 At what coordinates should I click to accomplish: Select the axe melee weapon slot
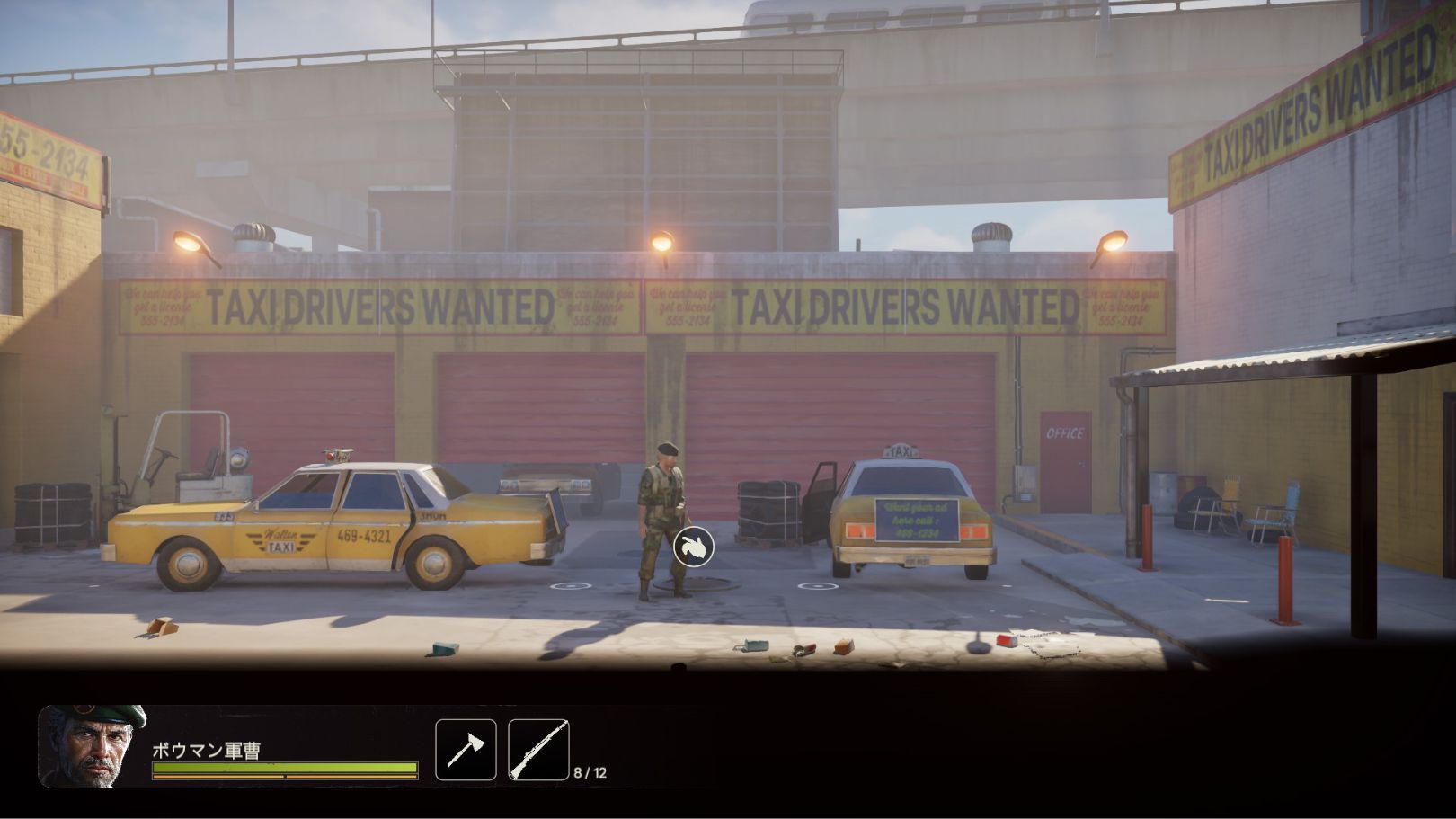click(x=466, y=750)
